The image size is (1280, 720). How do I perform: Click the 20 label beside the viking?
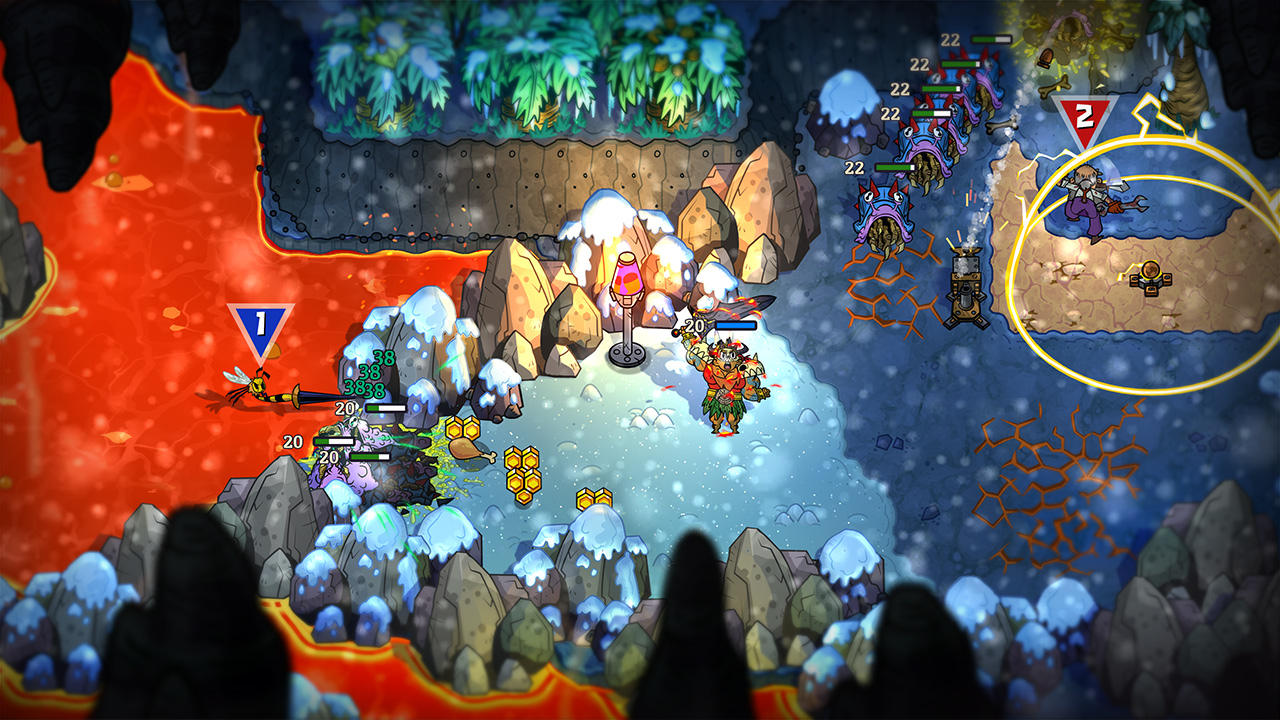pyautogui.click(x=693, y=323)
